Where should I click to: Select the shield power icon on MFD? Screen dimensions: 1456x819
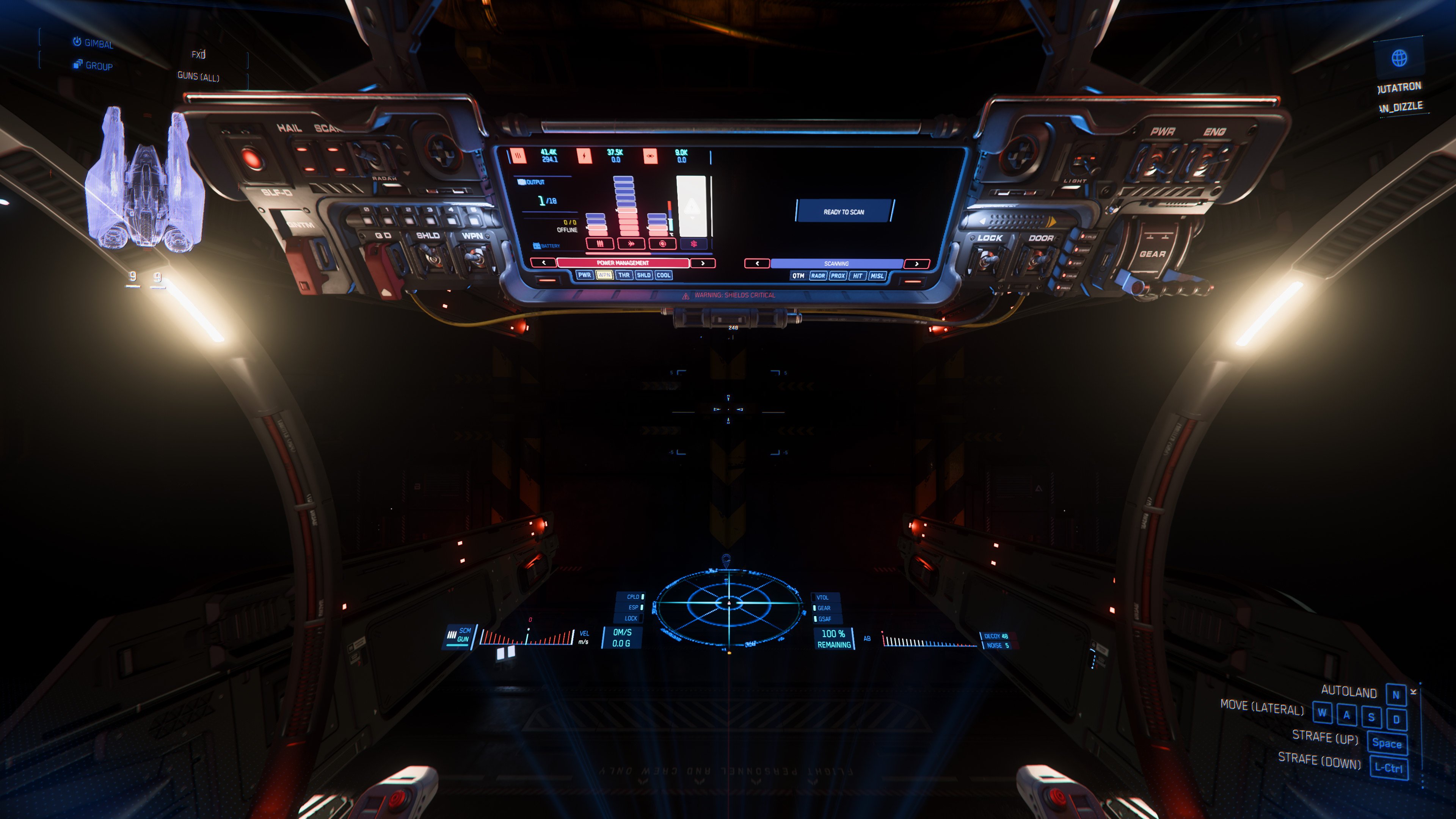click(662, 244)
